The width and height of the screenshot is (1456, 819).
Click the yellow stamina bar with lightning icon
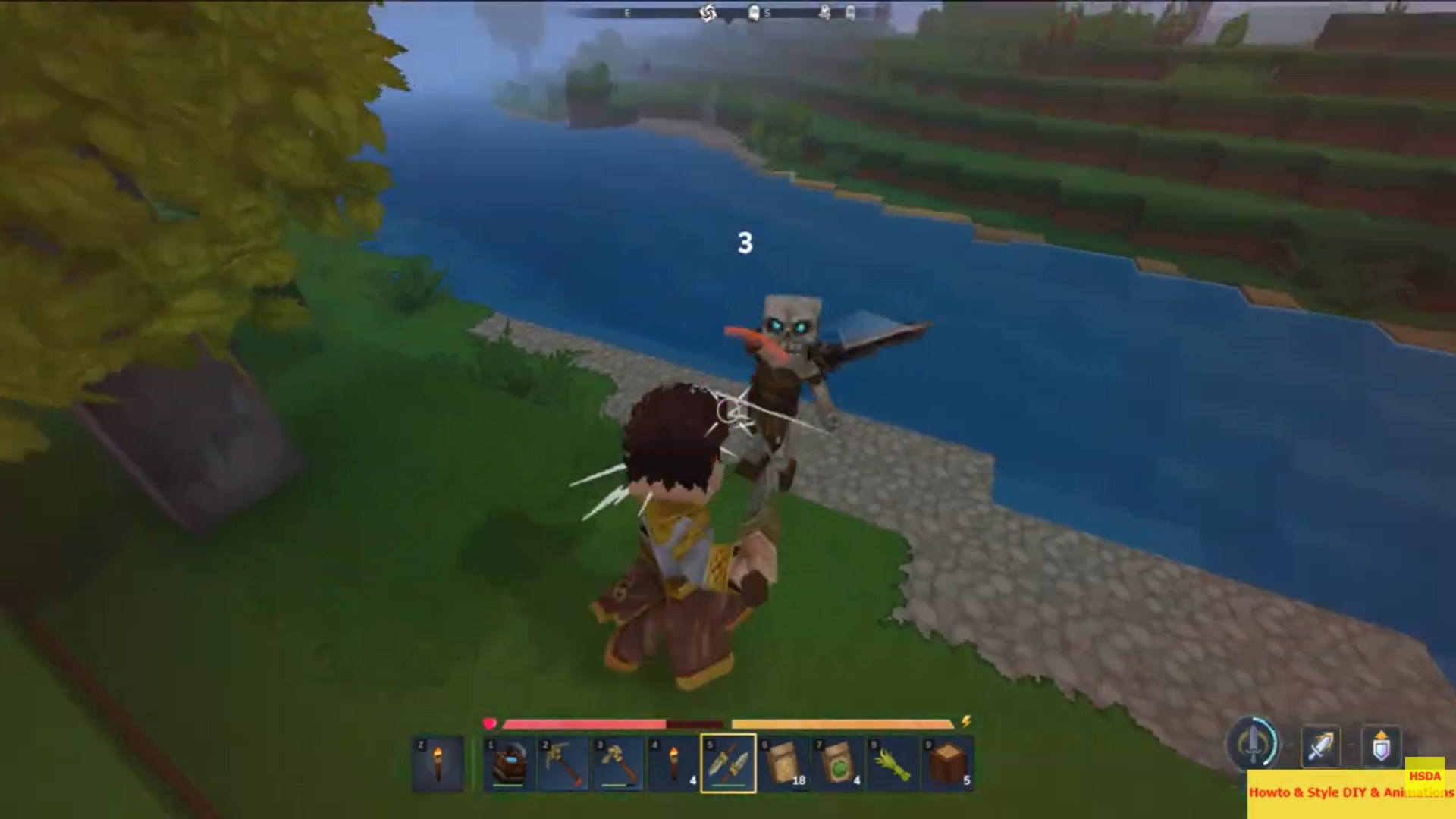(842, 723)
